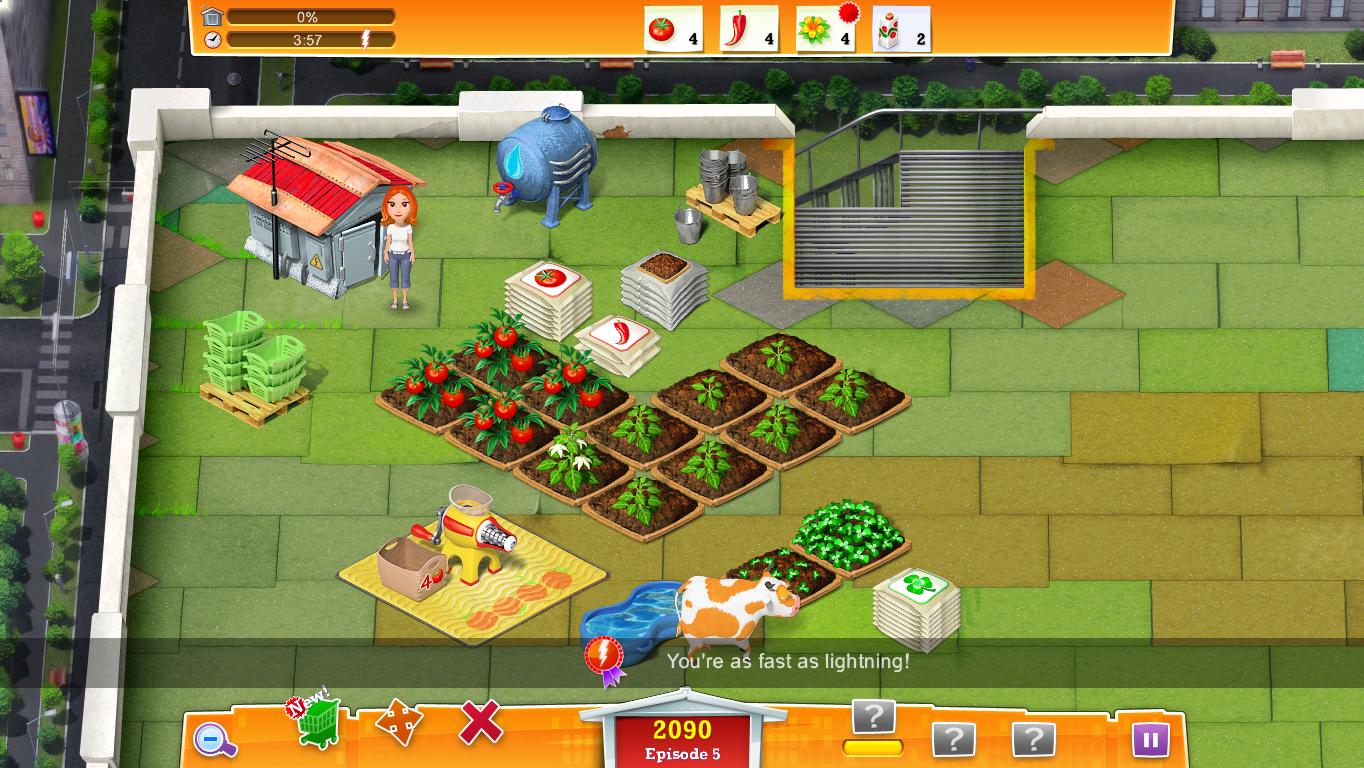Click the zoom-out magnifier icon
This screenshot has width=1364, height=768.
point(213,737)
